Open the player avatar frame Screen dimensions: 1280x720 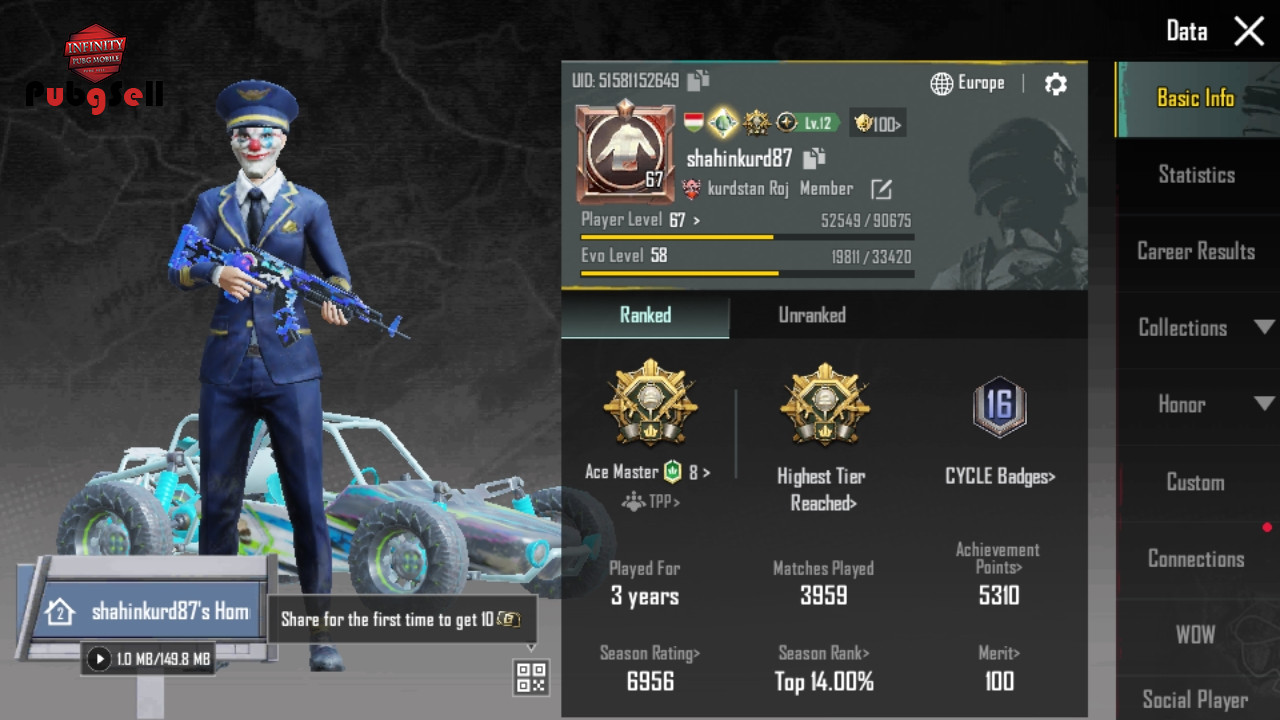point(624,152)
